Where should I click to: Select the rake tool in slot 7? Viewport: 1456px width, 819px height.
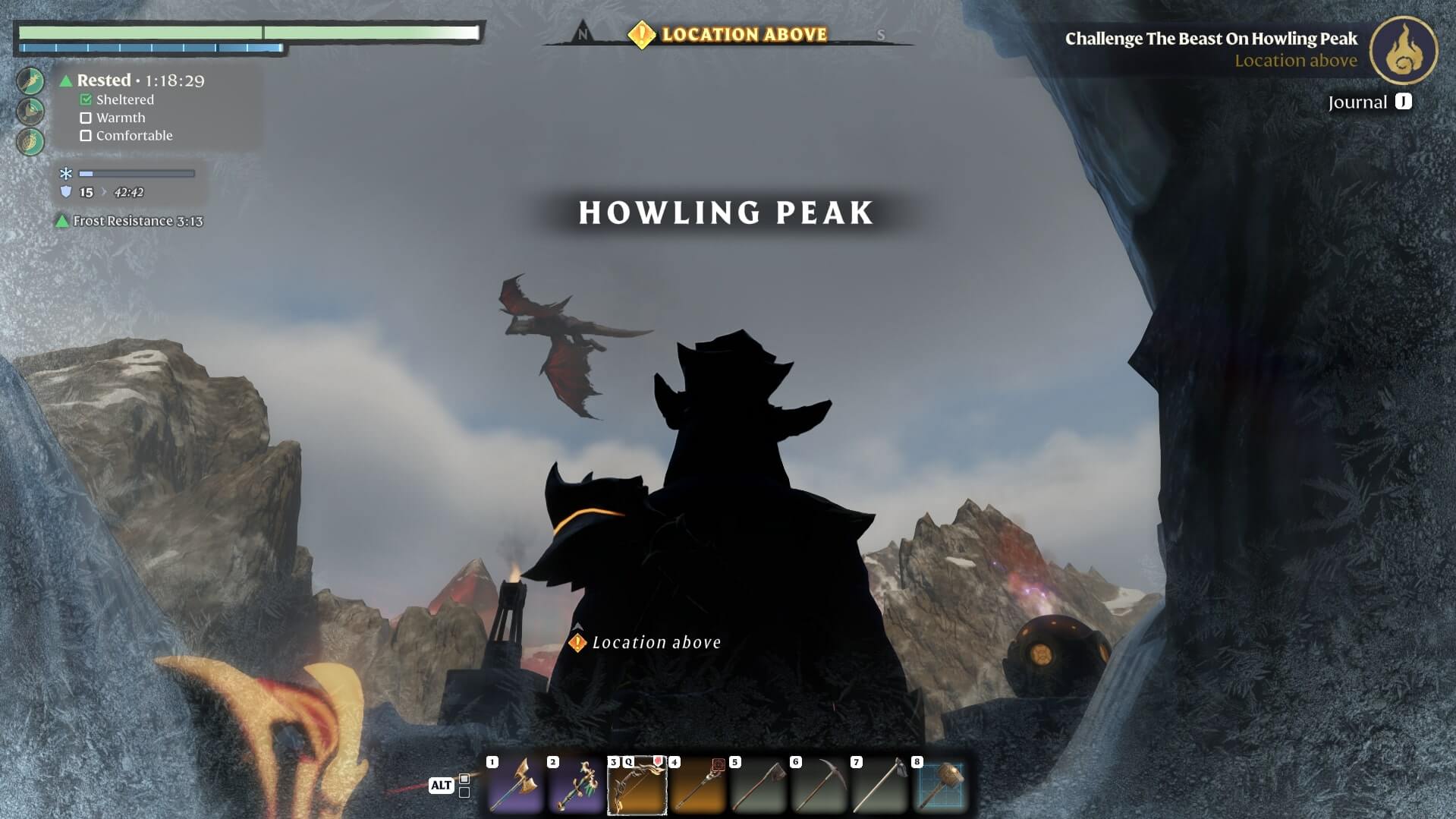[x=879, y=785]
